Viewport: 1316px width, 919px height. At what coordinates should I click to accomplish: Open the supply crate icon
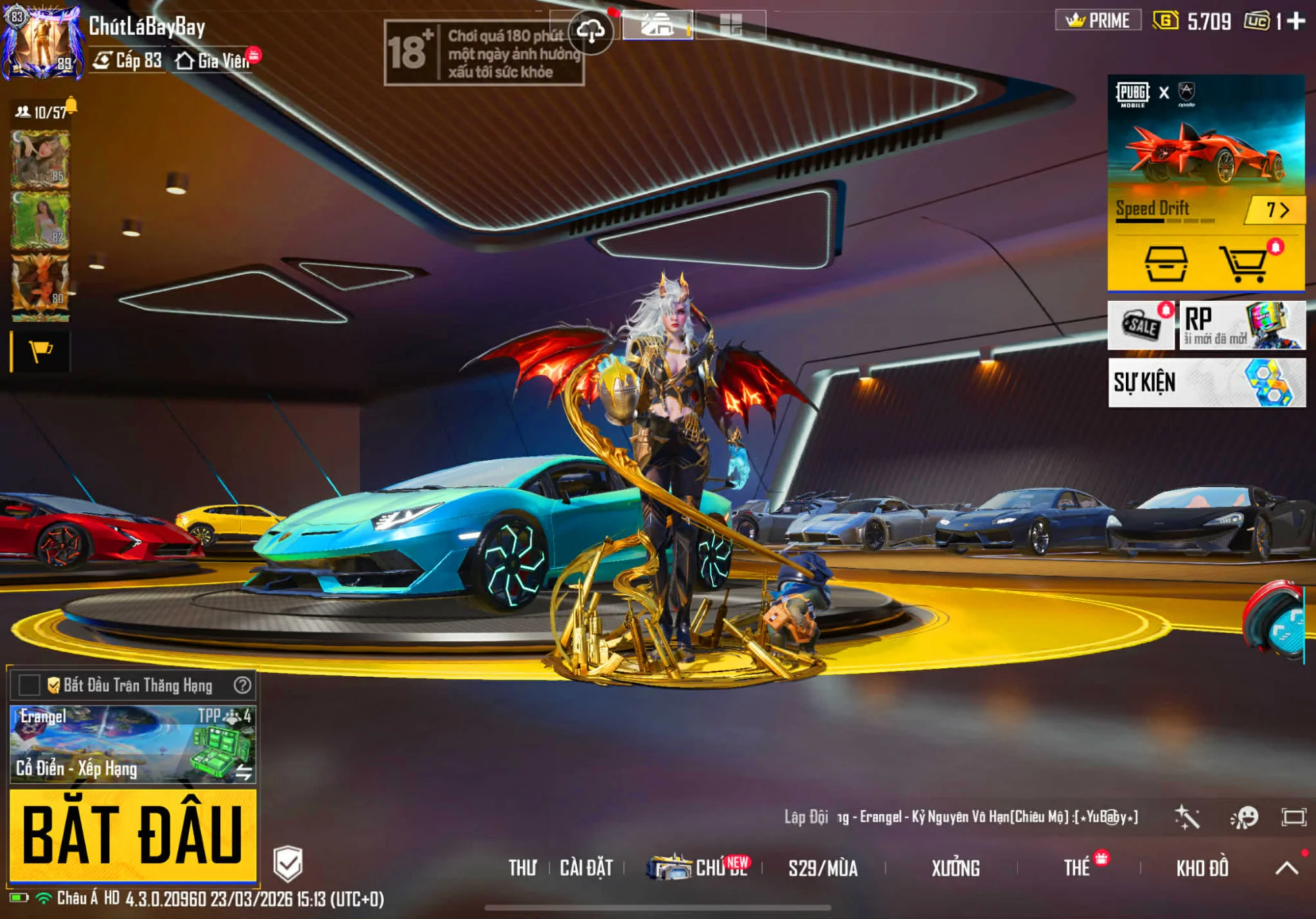click(x=1166, y=264)
